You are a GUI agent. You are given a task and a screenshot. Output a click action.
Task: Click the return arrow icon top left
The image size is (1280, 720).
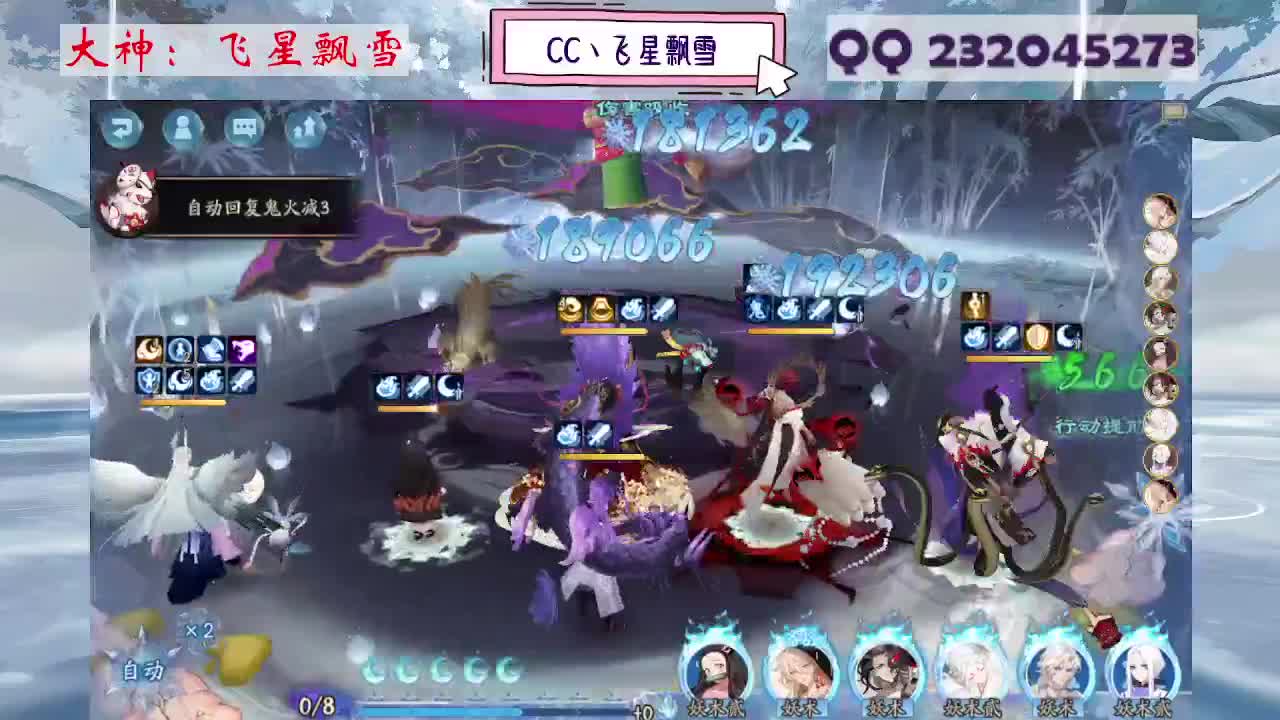pyautogui.click(x=123, y=126)
